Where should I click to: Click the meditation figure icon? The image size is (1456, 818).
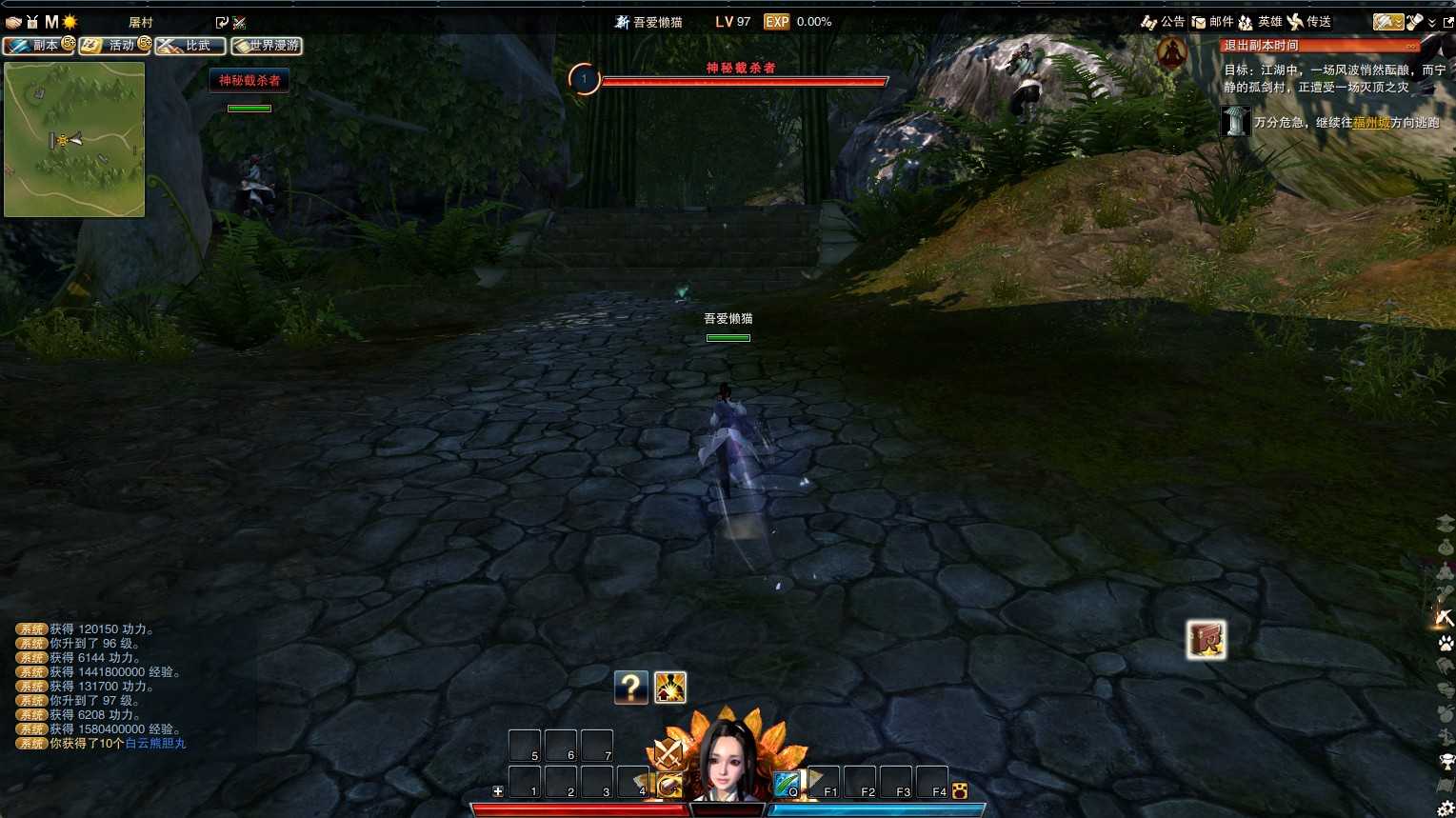coord(1170,52)
